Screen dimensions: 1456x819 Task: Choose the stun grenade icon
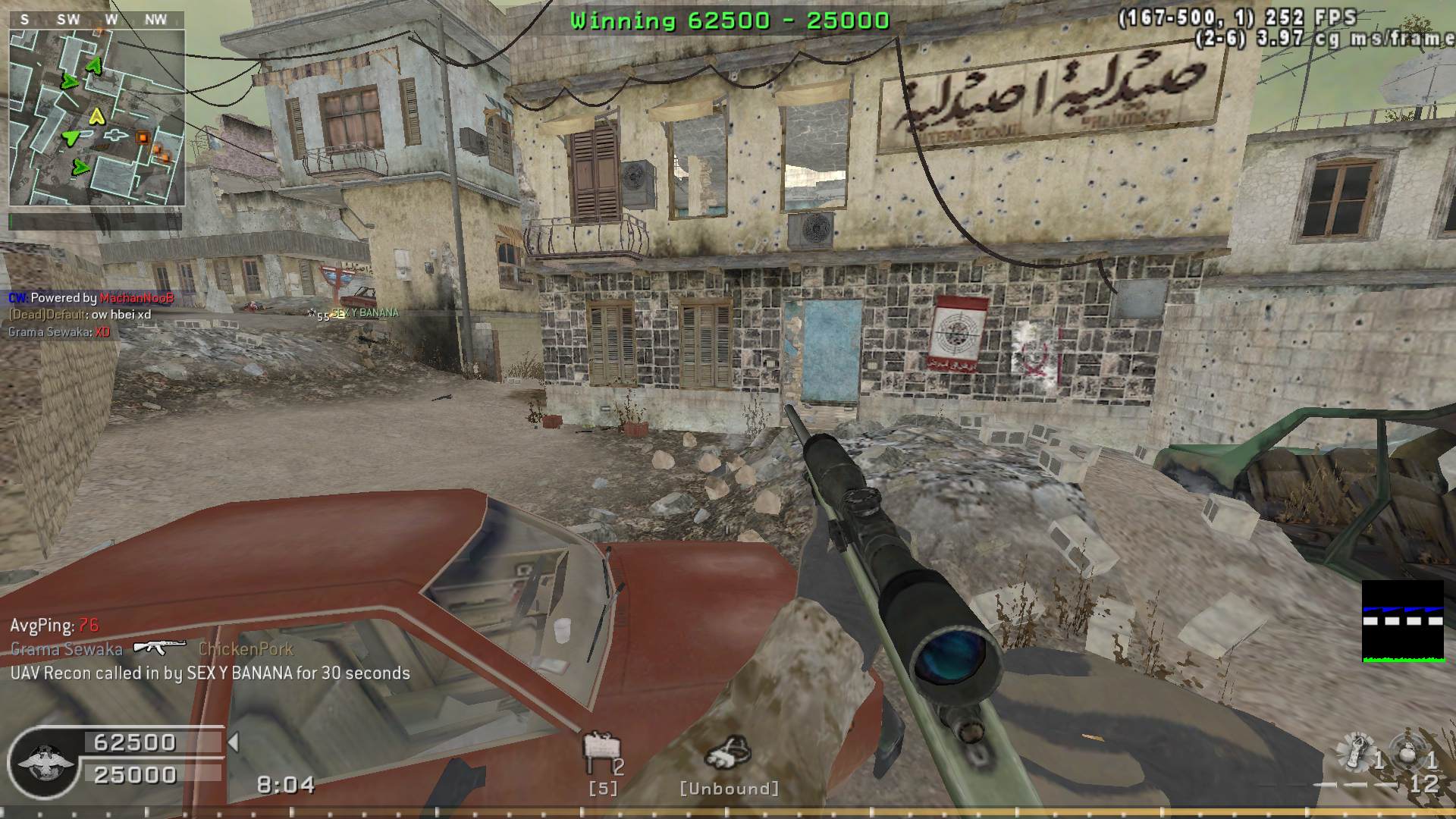pyautogui.click(x=1356, y=751)
